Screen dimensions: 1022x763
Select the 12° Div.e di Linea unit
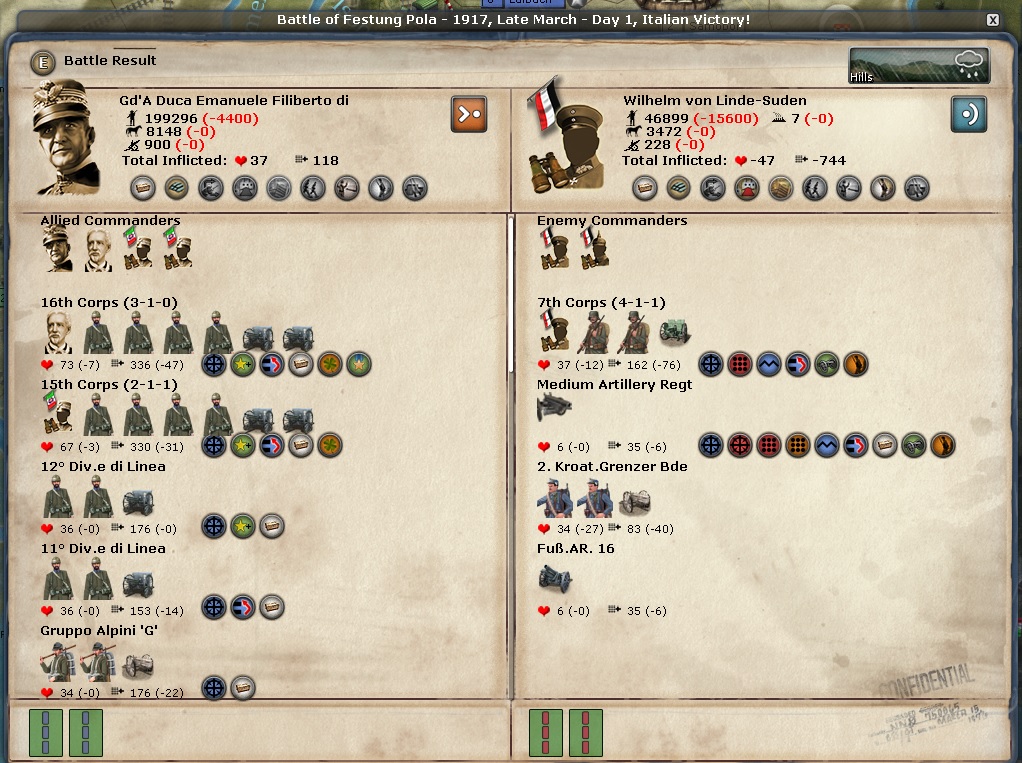click(x=103, y=467)
